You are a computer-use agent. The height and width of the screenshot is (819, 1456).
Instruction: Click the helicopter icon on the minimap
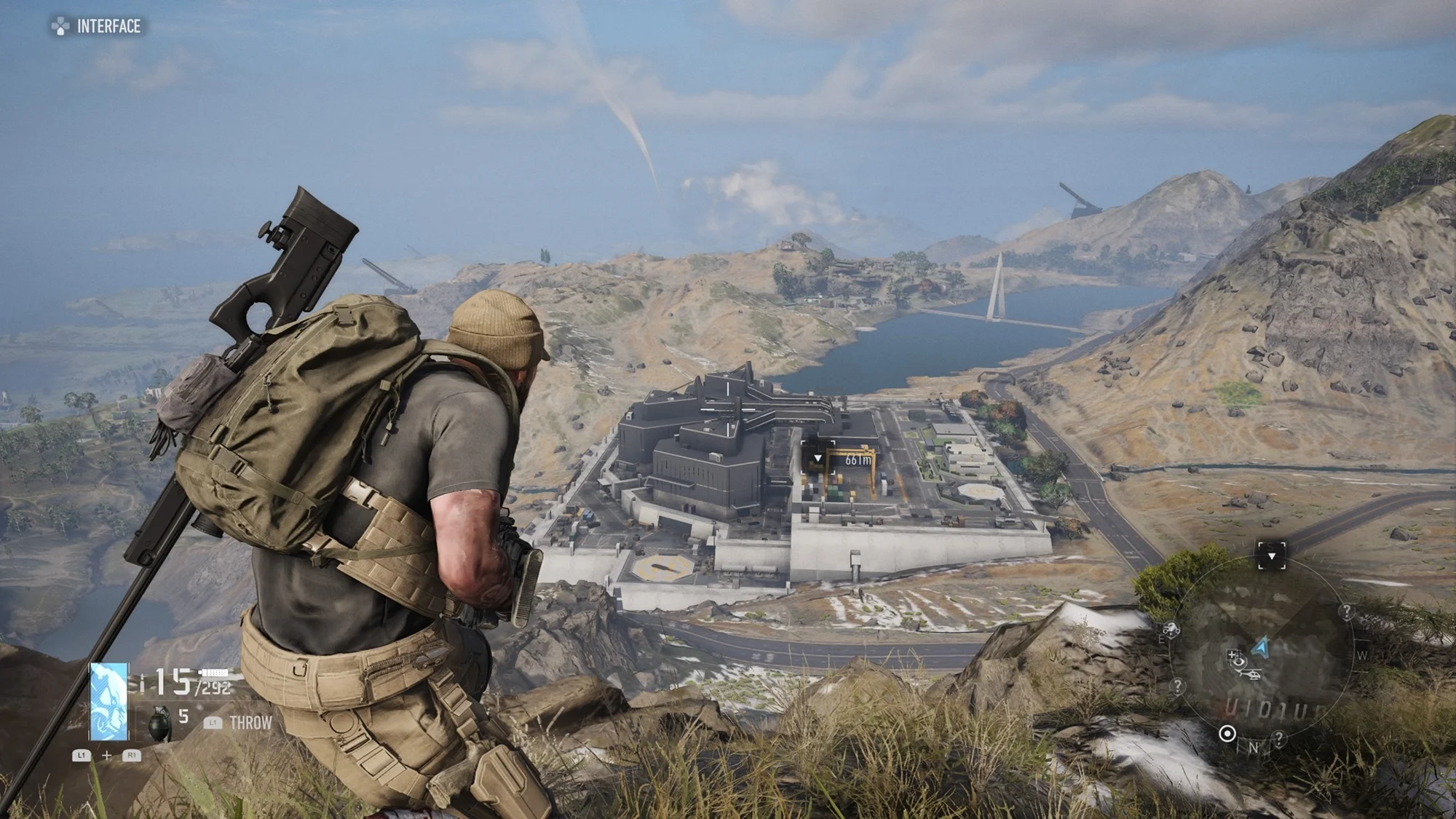click(x=1251, y=675)
